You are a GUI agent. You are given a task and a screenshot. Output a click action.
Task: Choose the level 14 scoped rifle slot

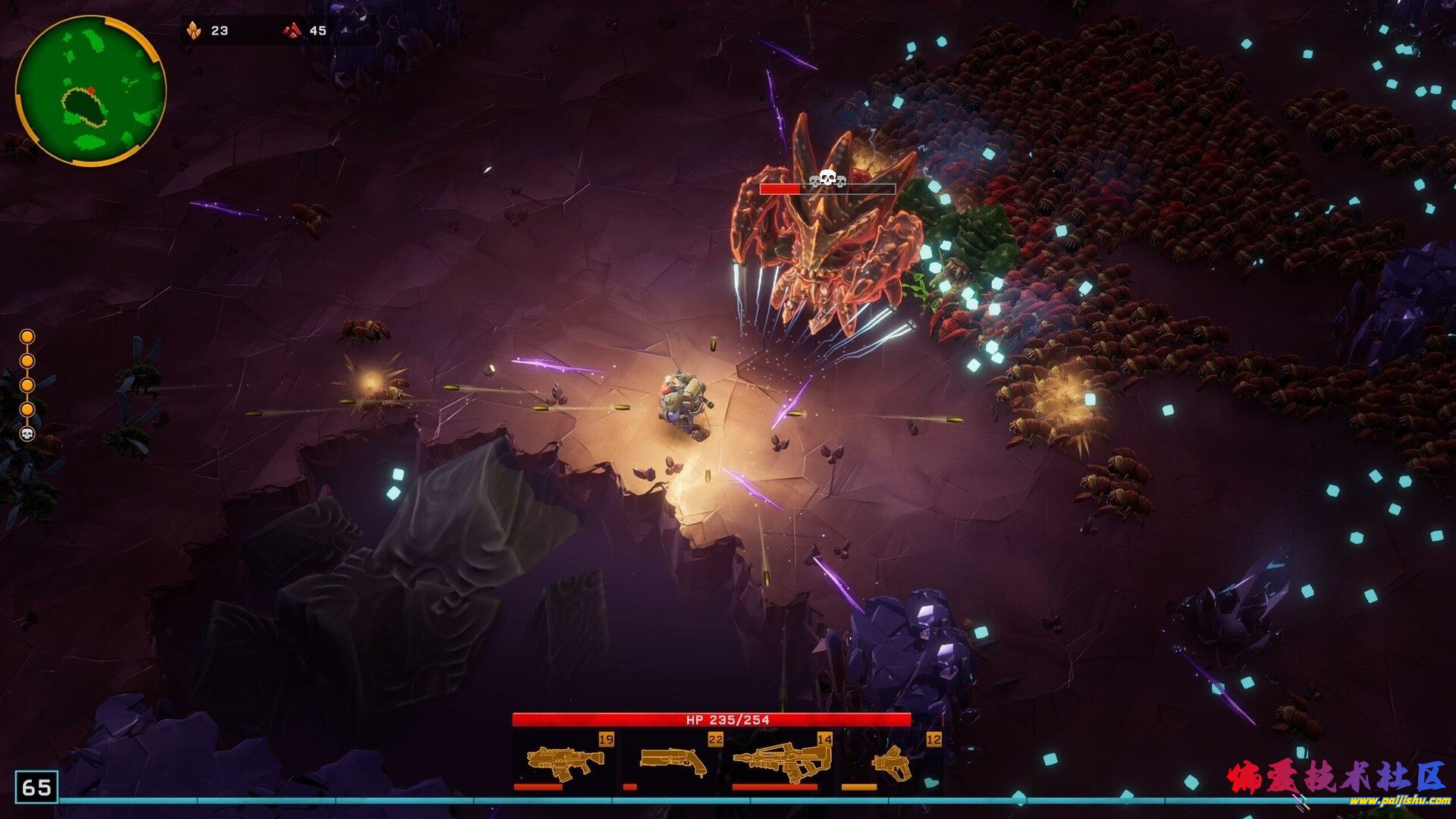(x=781, y=762)
